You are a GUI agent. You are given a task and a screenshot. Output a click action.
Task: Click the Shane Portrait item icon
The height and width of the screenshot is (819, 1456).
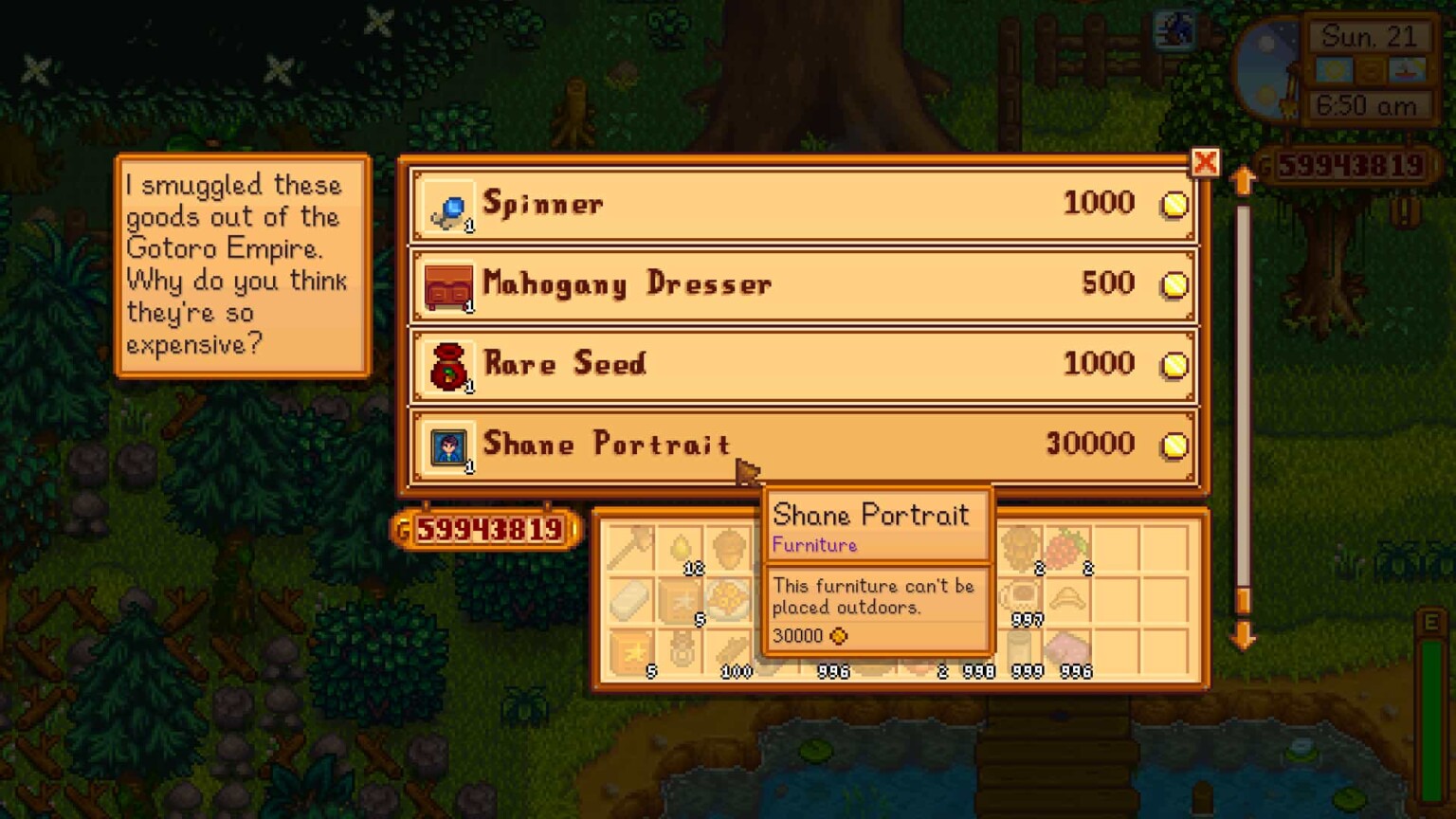pos(446,446)
